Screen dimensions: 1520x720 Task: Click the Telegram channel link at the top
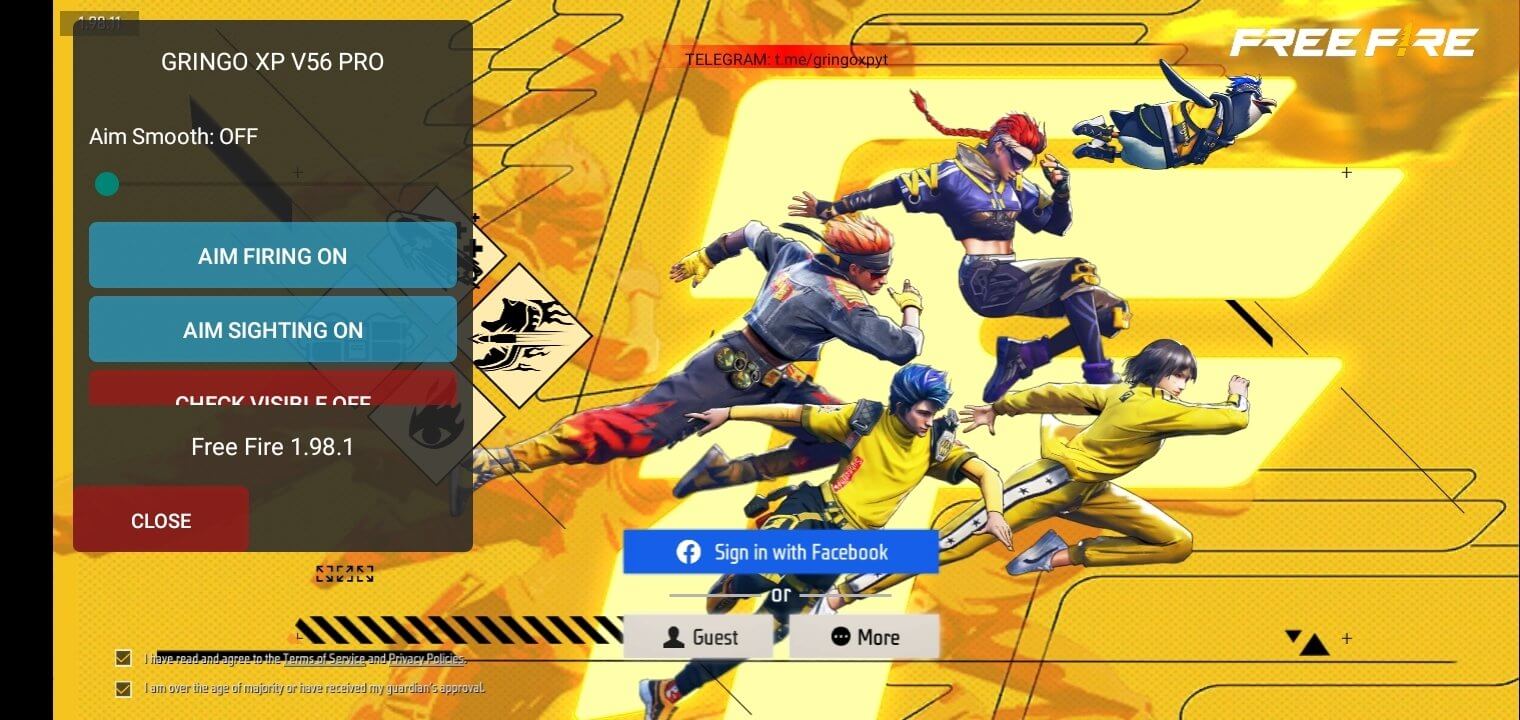tap(790, 59)
